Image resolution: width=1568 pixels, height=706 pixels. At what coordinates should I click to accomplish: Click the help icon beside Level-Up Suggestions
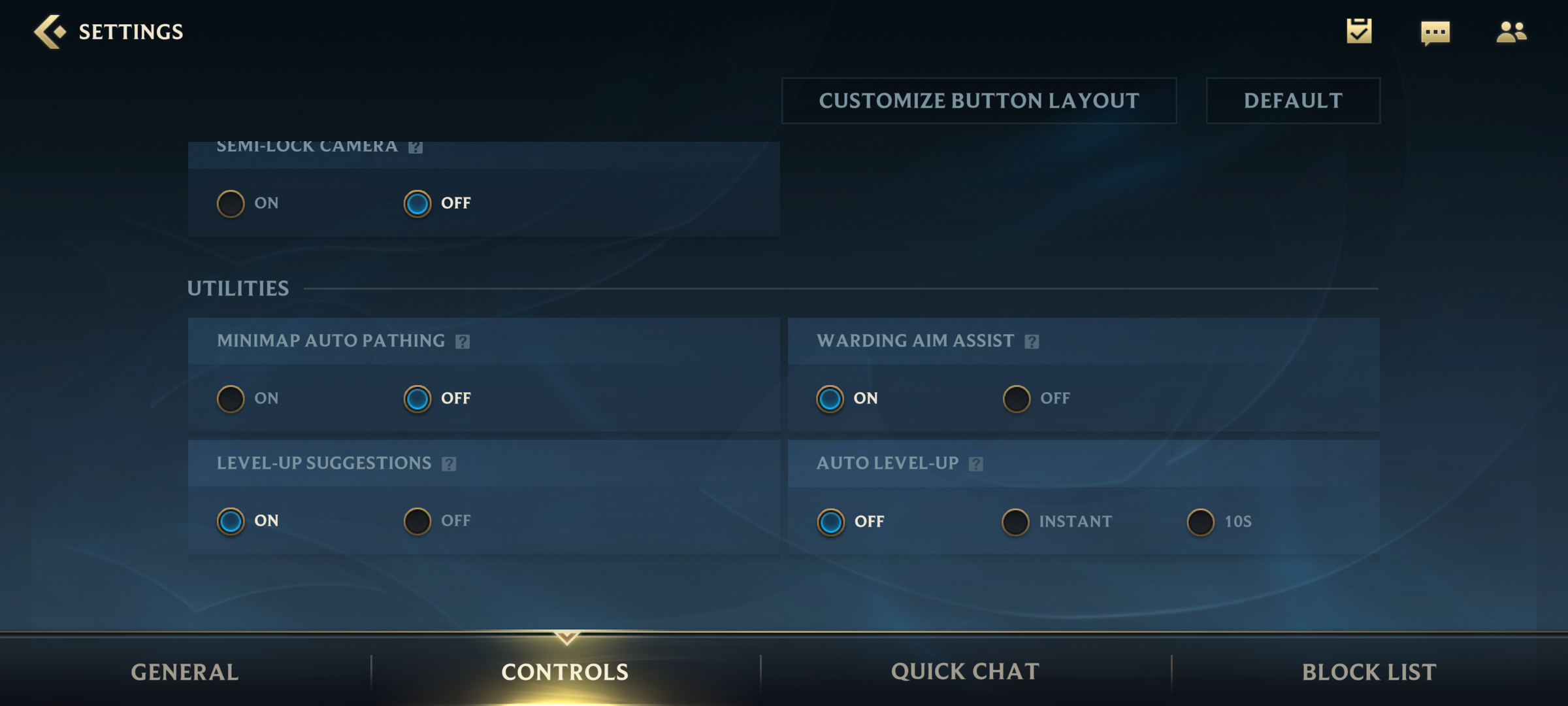coord(449,463)
